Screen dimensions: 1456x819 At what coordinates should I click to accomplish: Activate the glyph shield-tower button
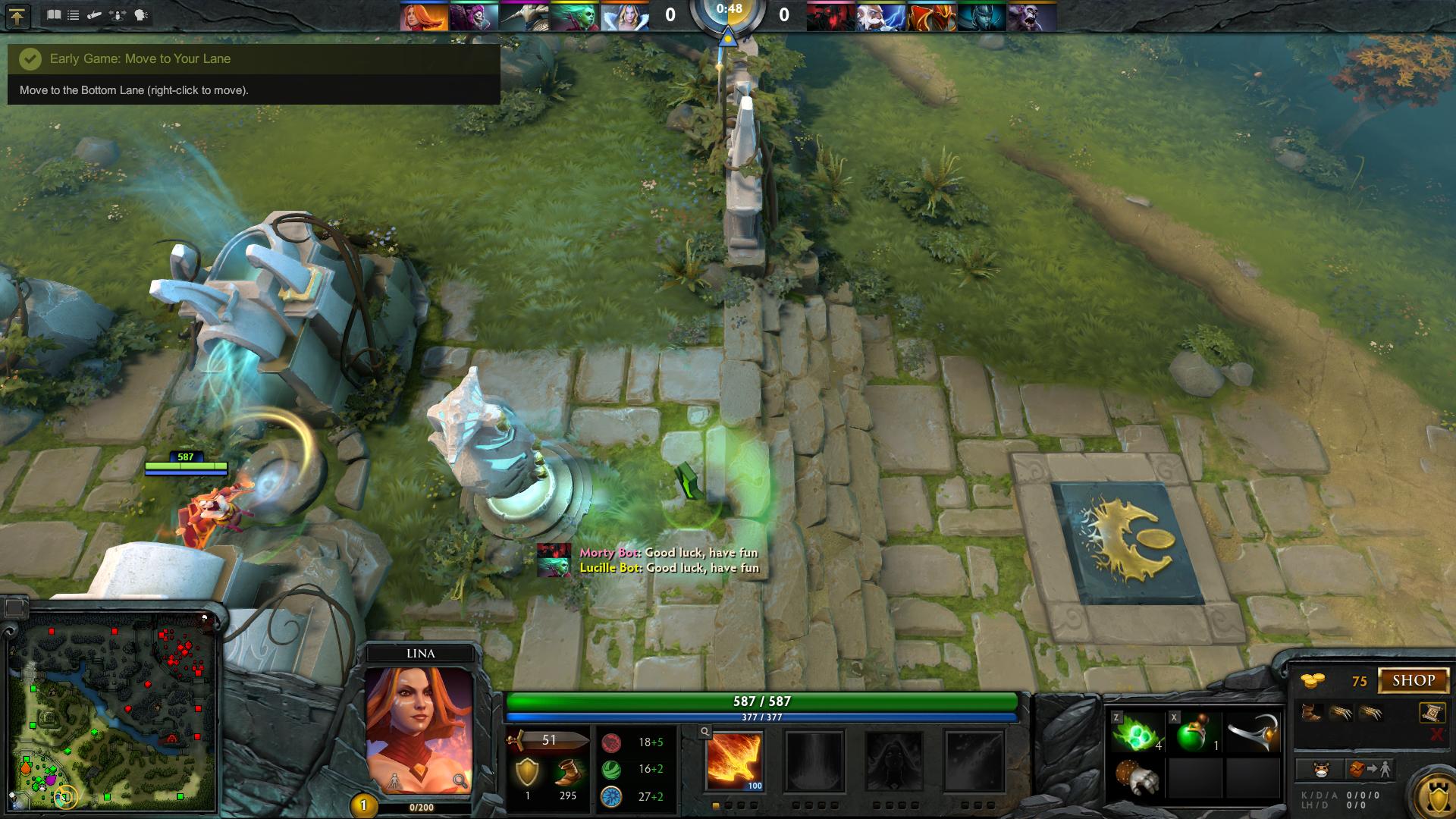pyautogui.click(x=1436, y=795)
